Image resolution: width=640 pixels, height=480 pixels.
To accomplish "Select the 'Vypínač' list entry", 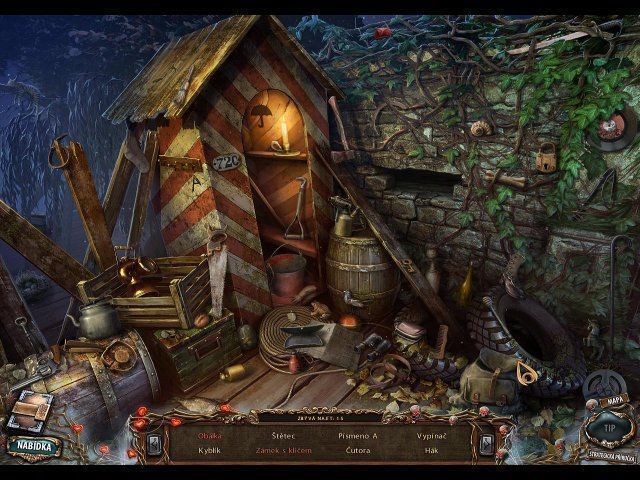I will [x=433, y=435].
